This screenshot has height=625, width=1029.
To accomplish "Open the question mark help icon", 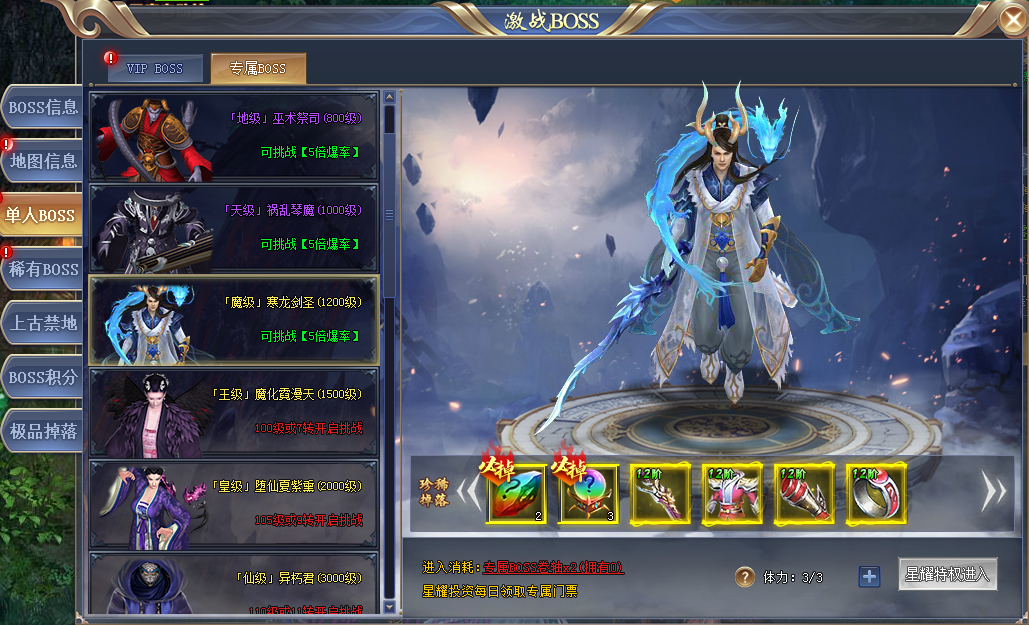I will coord(745,577).
